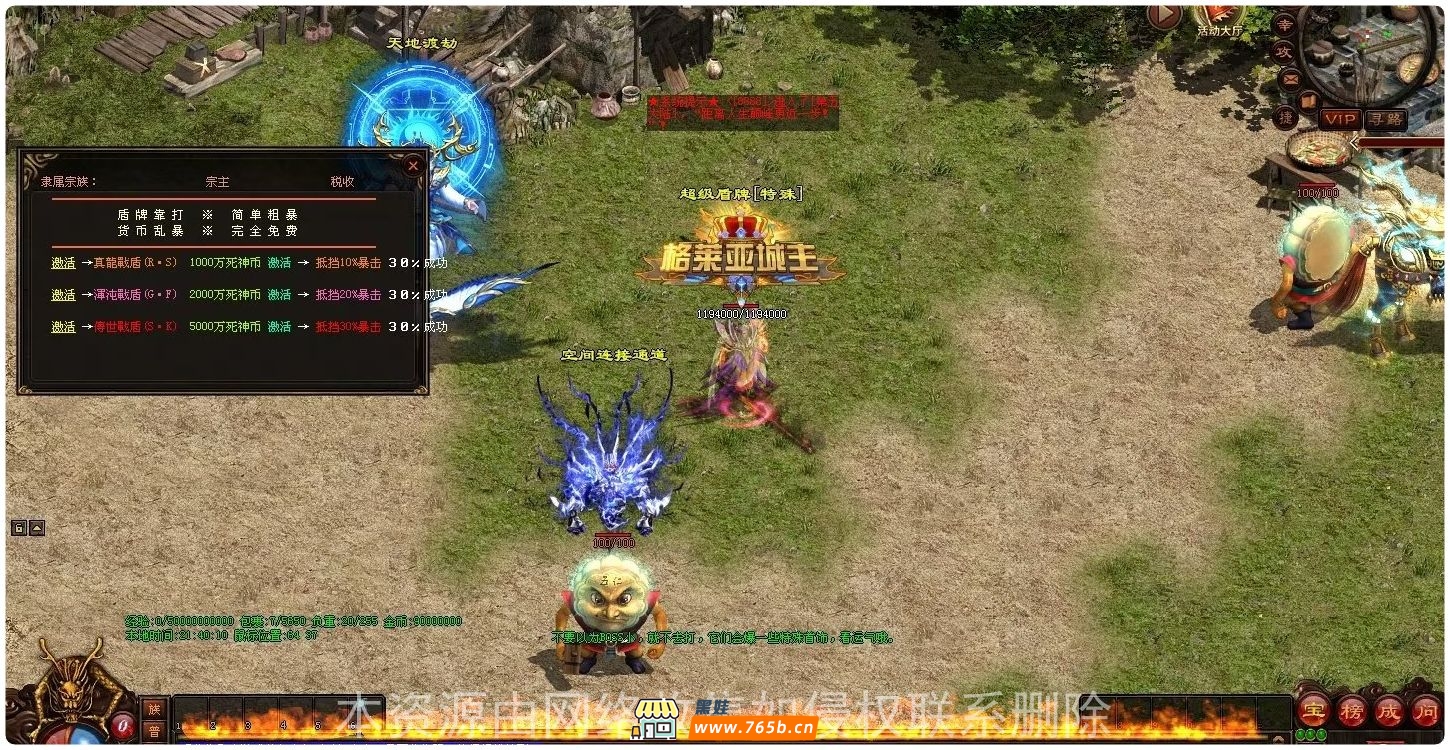The height and width of the screenshot is (750, 1450).
Task: Open the 成 achievements button
Action: pos(1388,712)
